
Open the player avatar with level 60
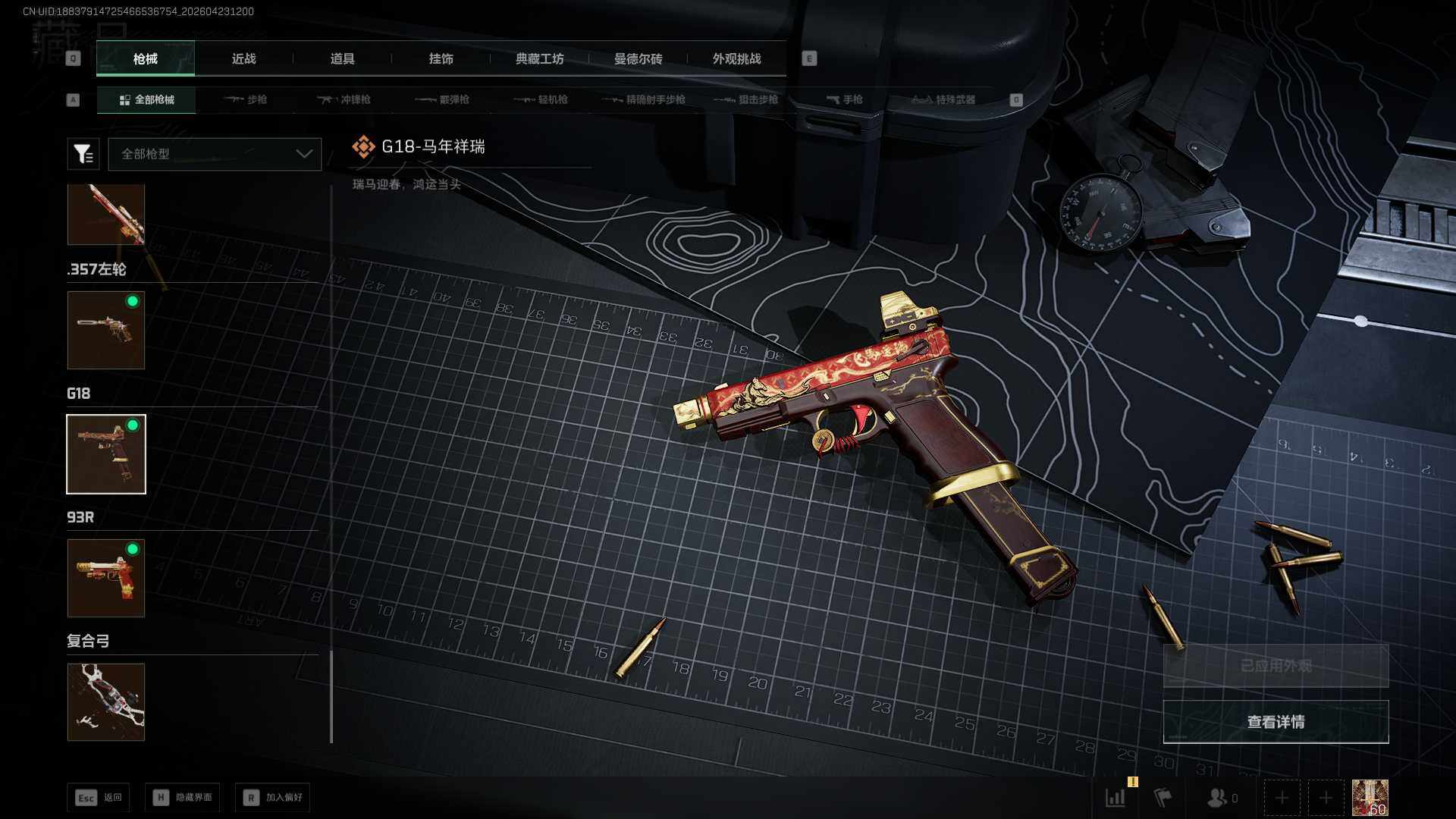(x=1370, y=798)
